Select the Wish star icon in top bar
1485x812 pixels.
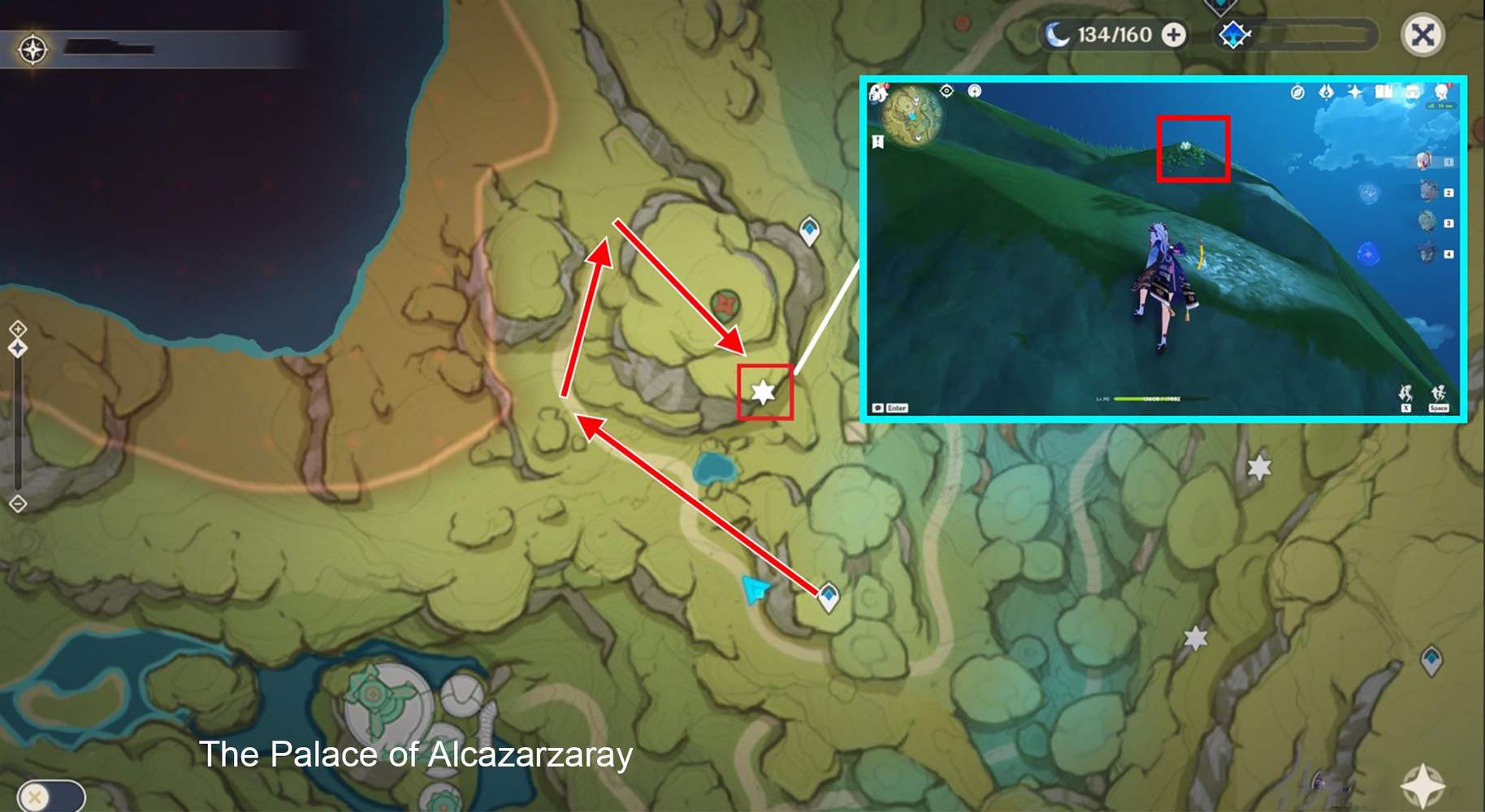click(1354, 93)
